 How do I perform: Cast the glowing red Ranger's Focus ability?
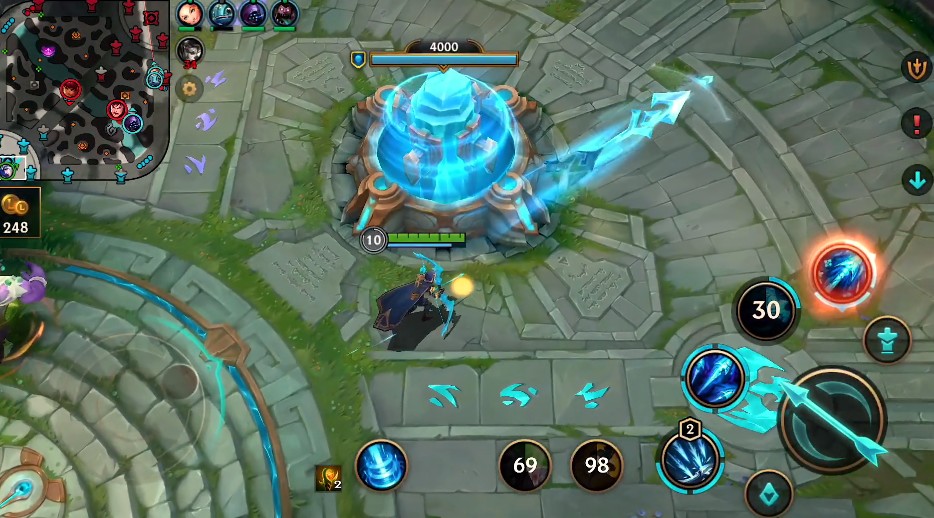click(841, 271)
